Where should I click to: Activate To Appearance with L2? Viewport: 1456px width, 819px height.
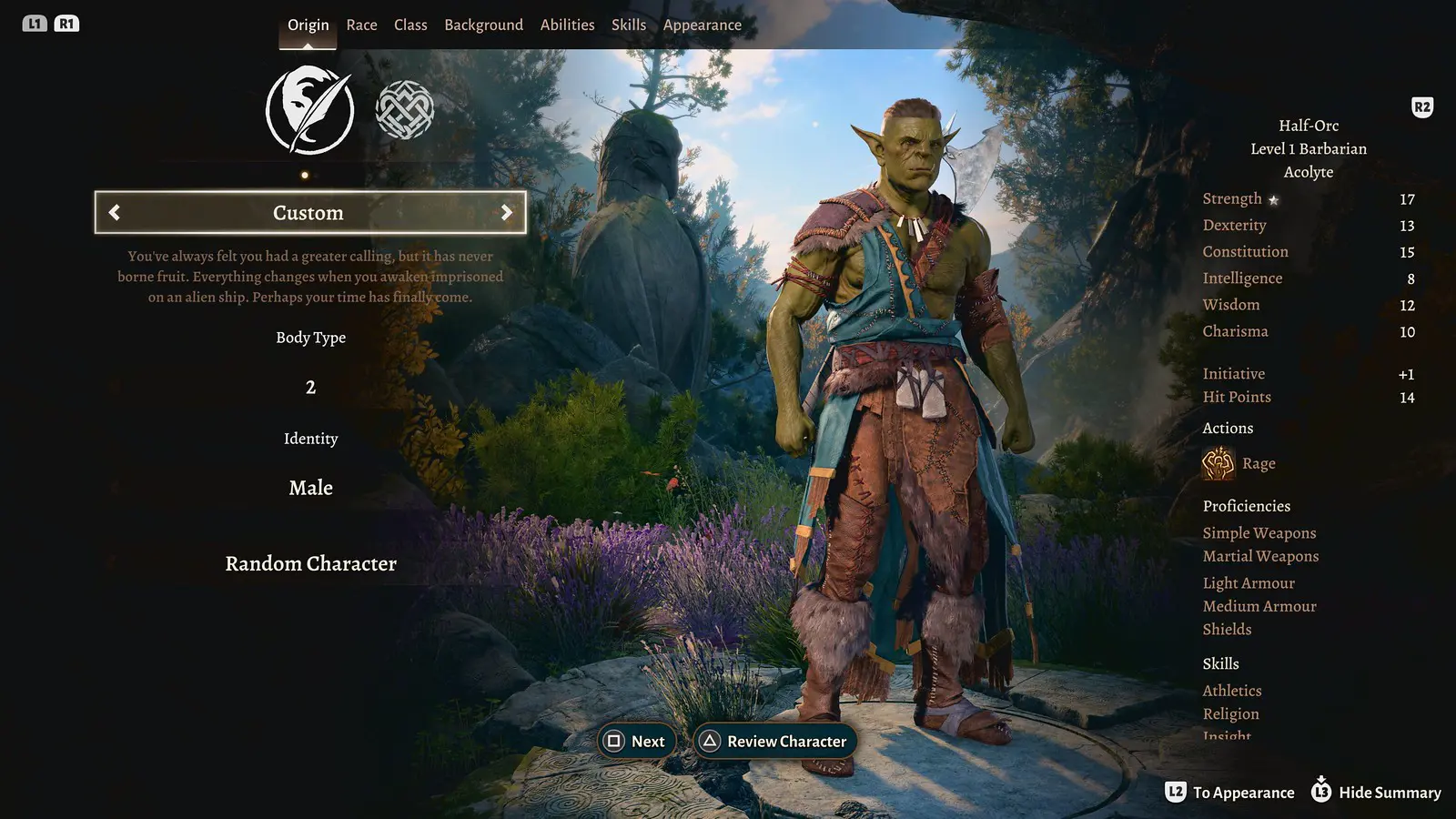1178,792
